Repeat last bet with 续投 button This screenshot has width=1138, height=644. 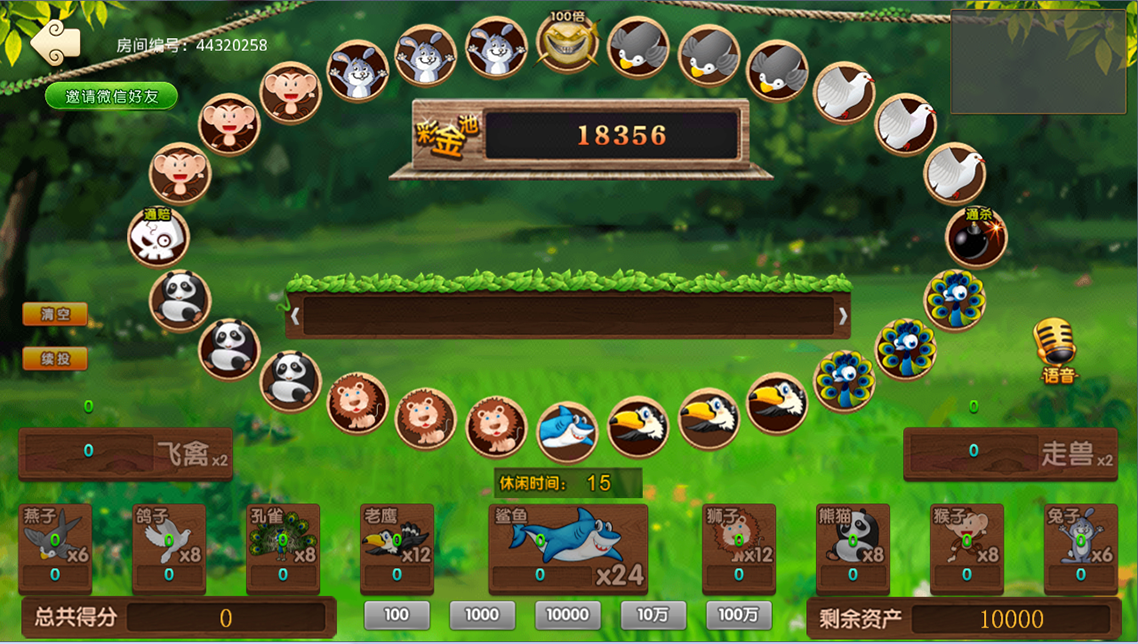(55, 358)
